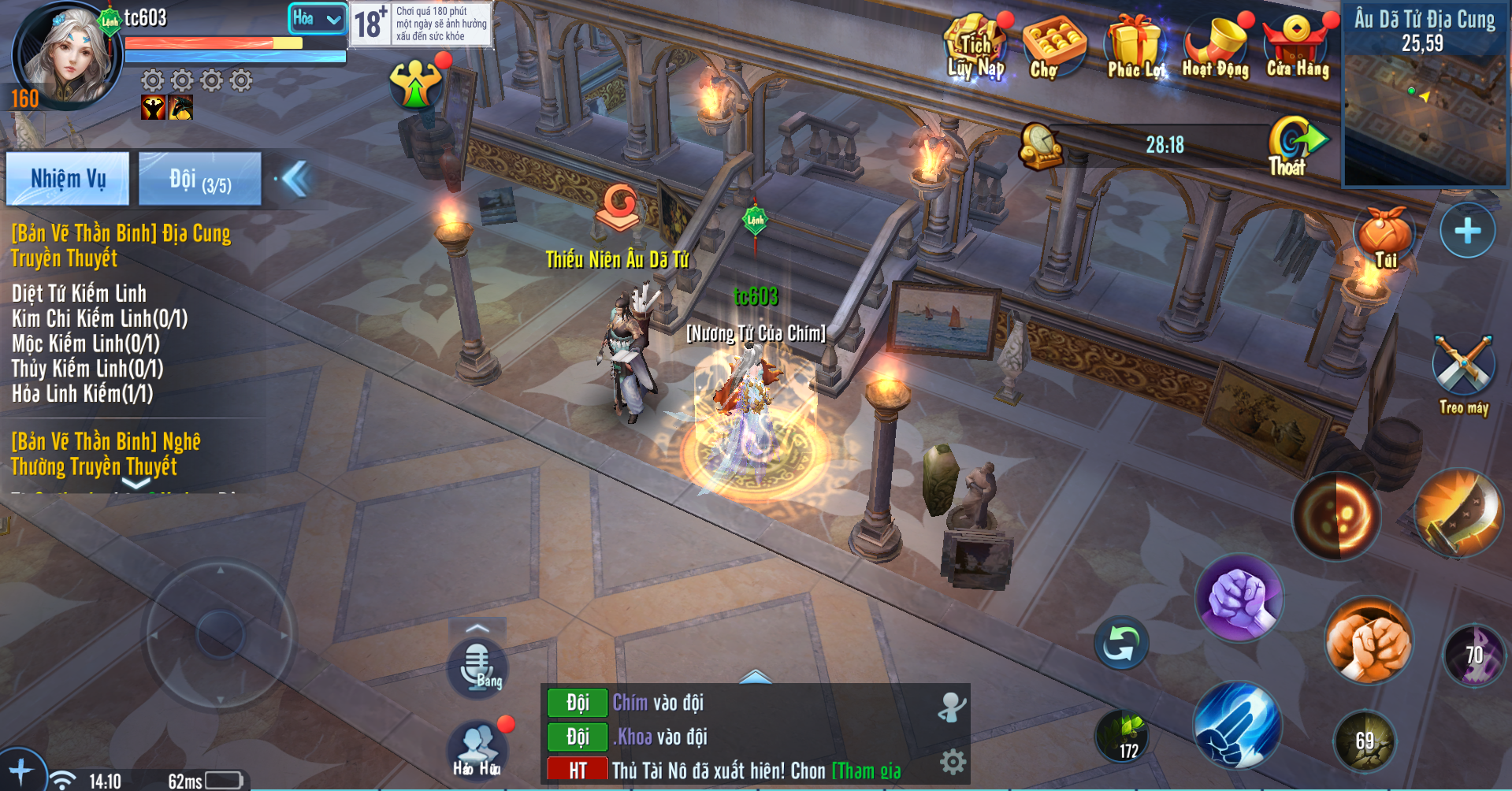1512x791 pixels.
Task: Open the Túi bag inventory
Action: (x=1384, y=238)
